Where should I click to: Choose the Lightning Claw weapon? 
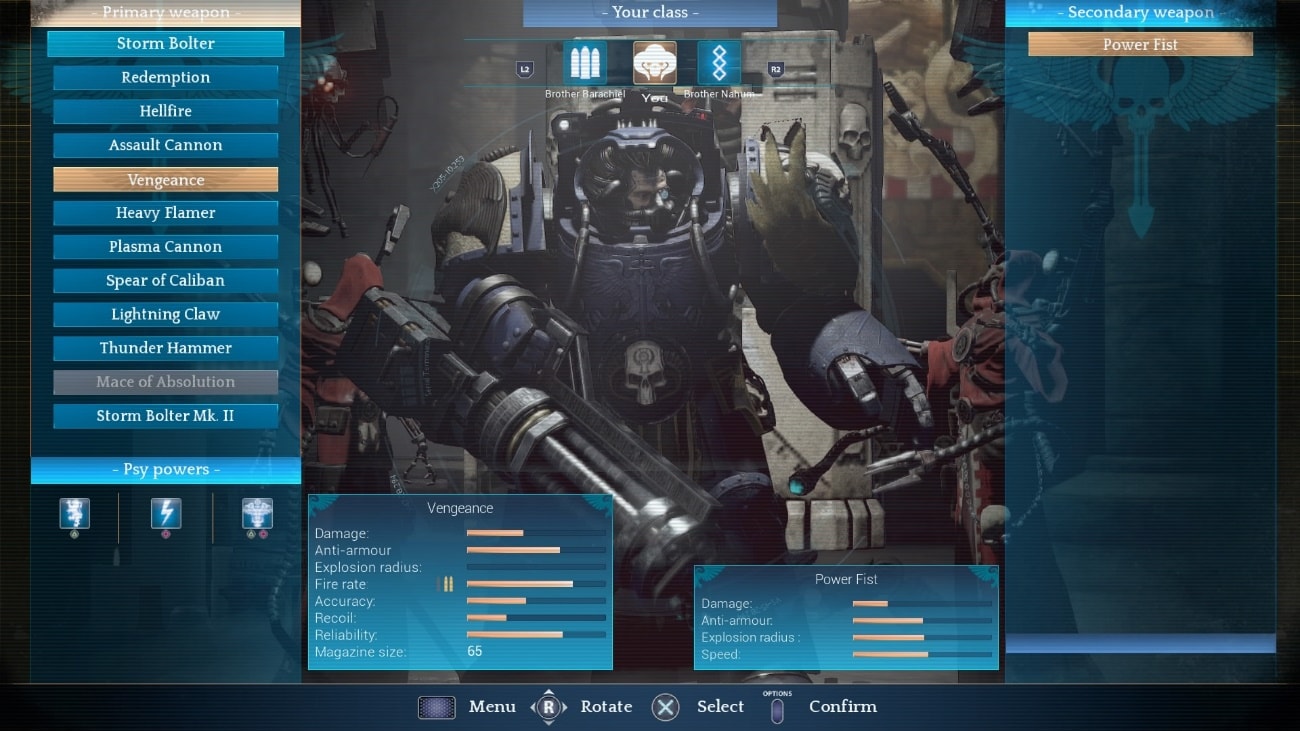tap(165, 315)
